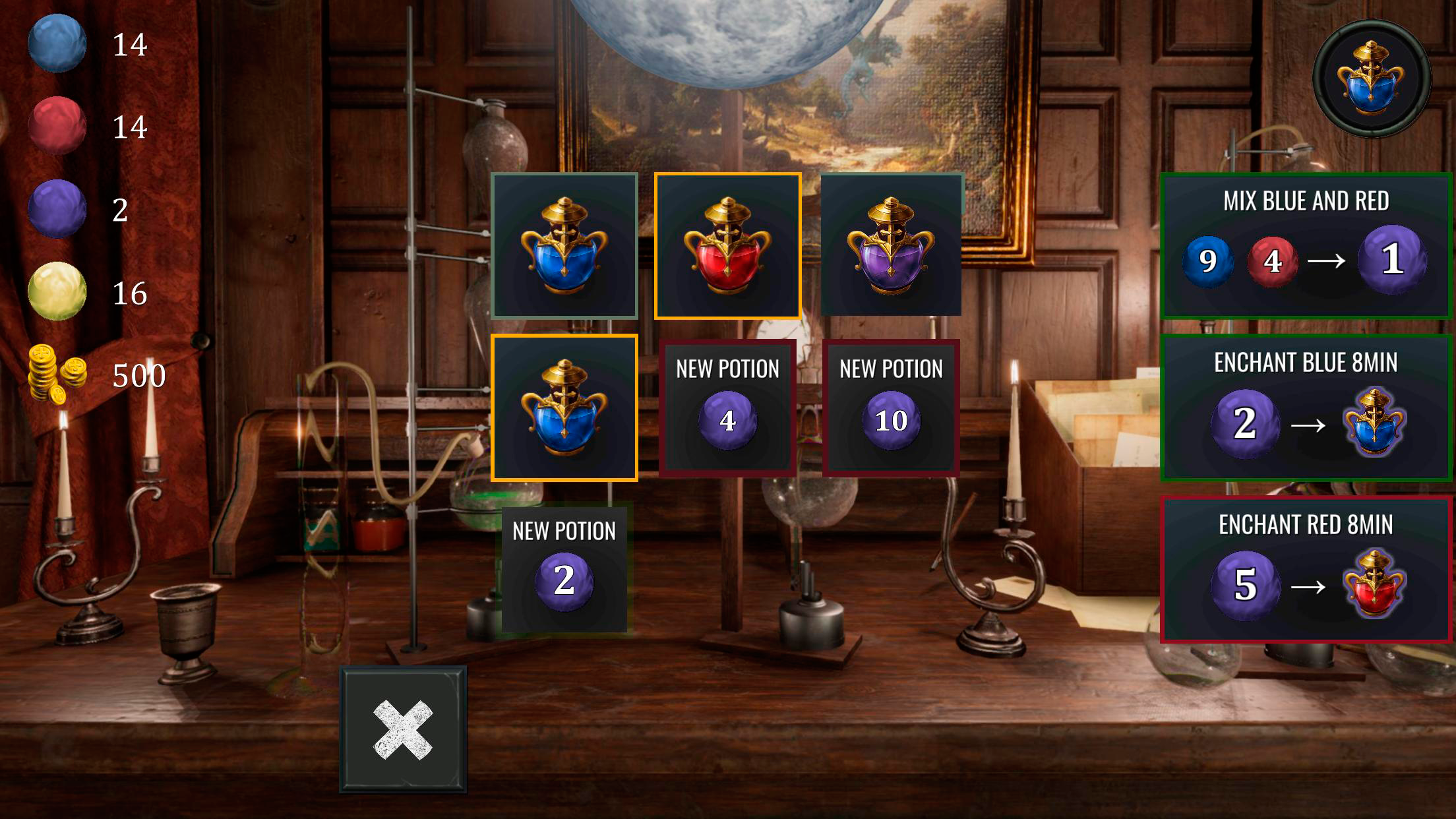This screenshot has height=819, width=1456.
Task: Choose the Mix Blue and Red recipe
Action: tap(1306, 245)
